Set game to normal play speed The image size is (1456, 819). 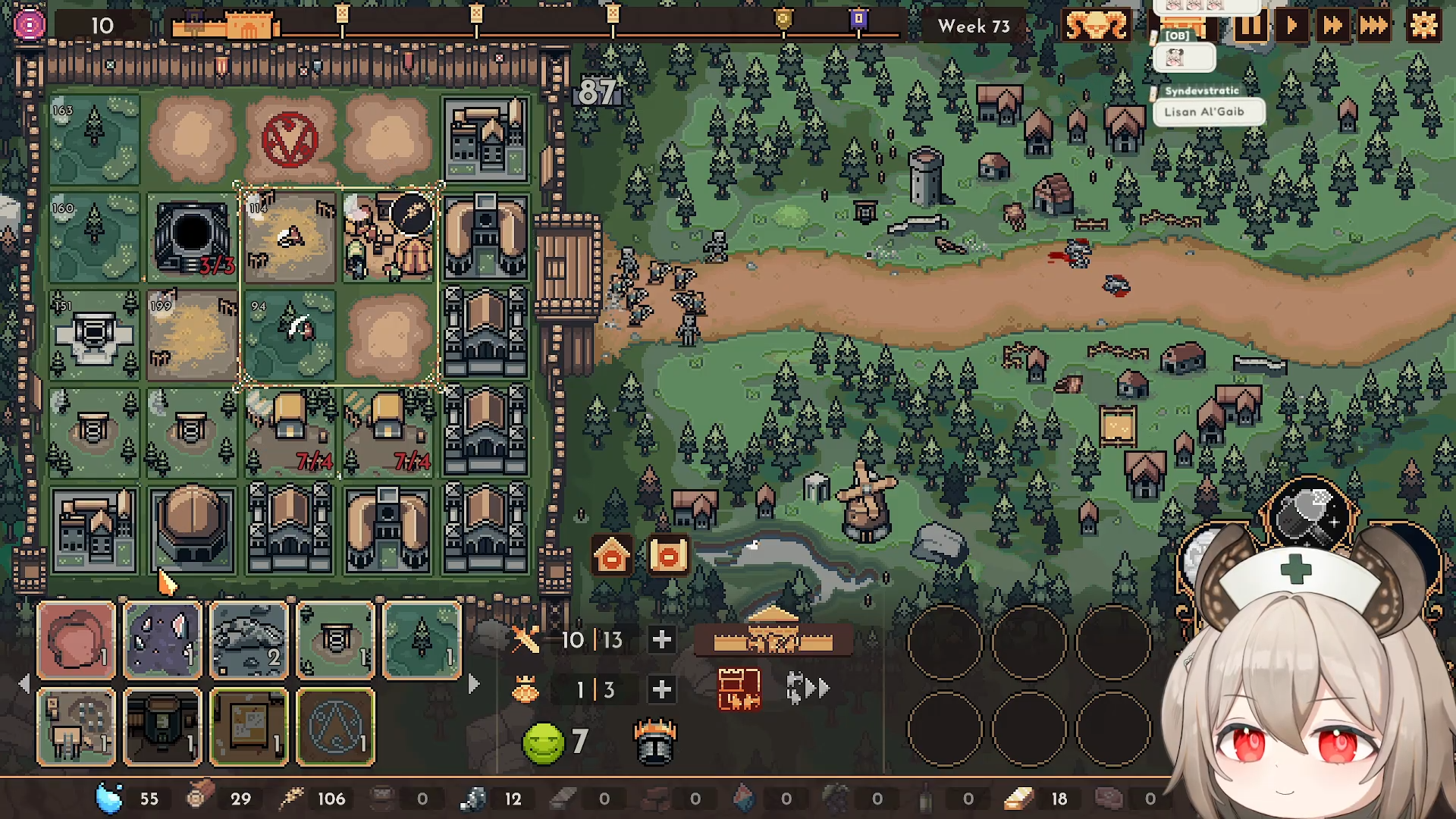1291,27
